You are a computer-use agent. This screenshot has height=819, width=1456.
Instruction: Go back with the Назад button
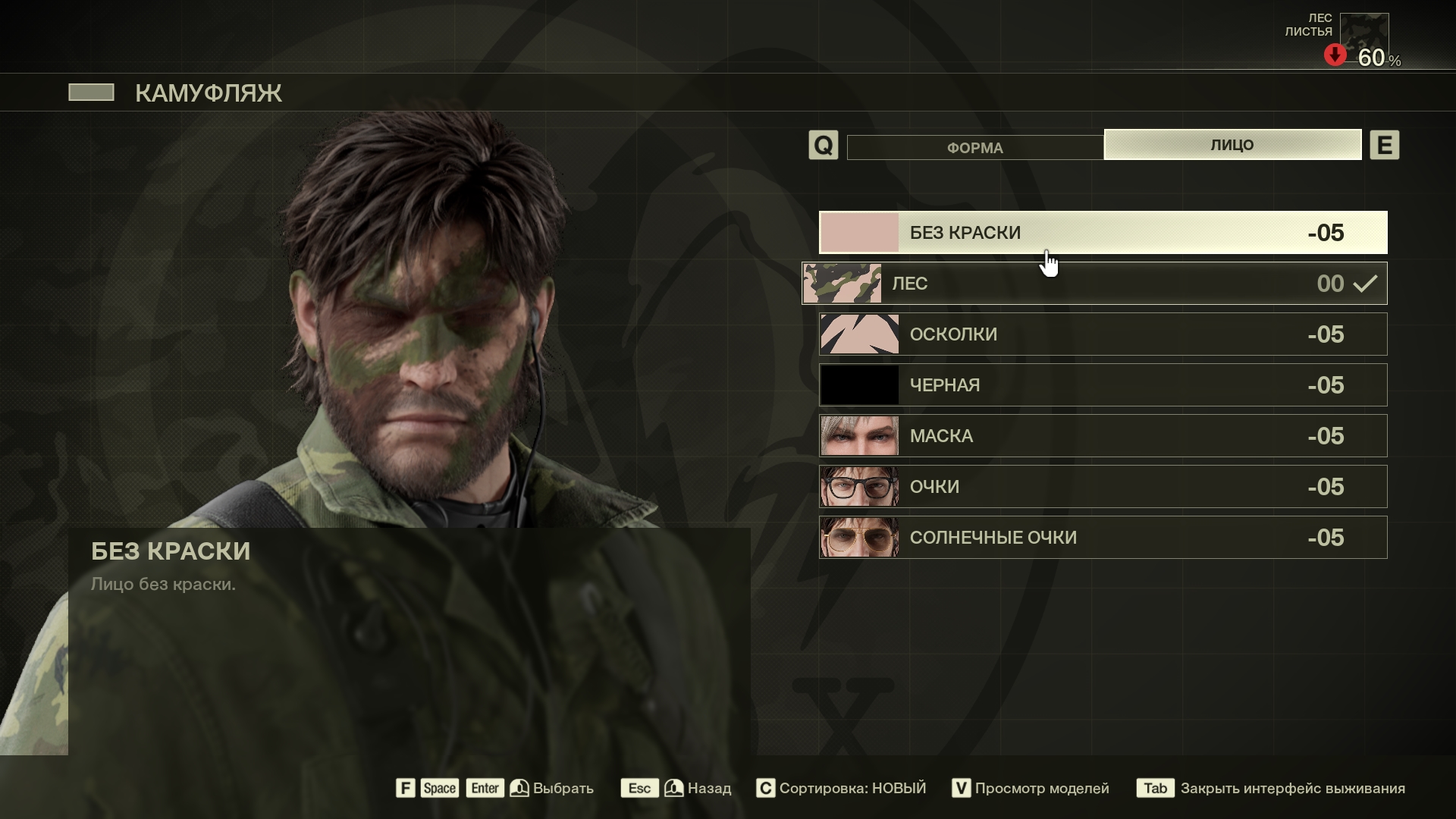pyautogui.click(x=708, y=789)
